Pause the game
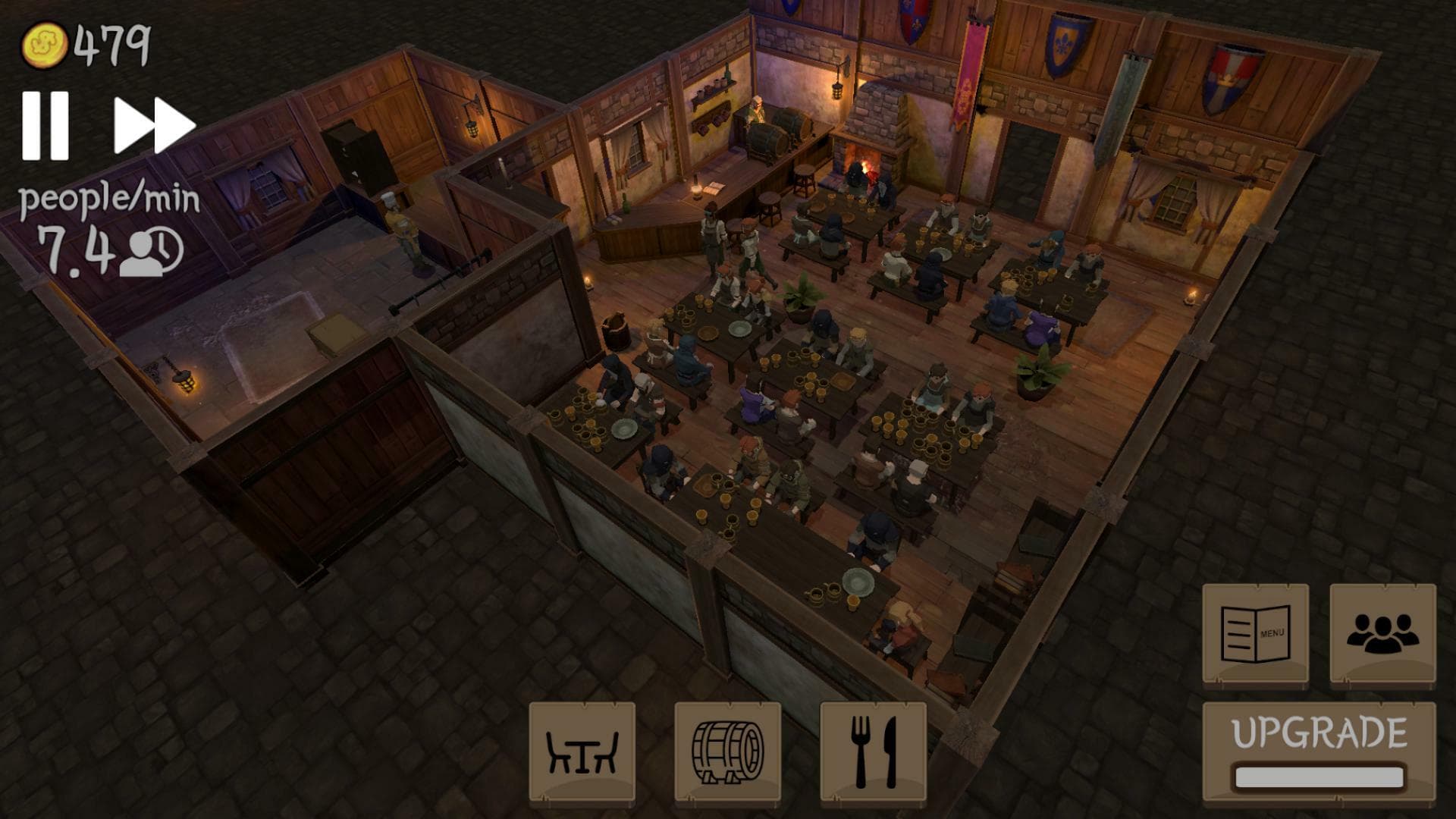Screen dimensions: 1456x819 (x=45, y=126)
